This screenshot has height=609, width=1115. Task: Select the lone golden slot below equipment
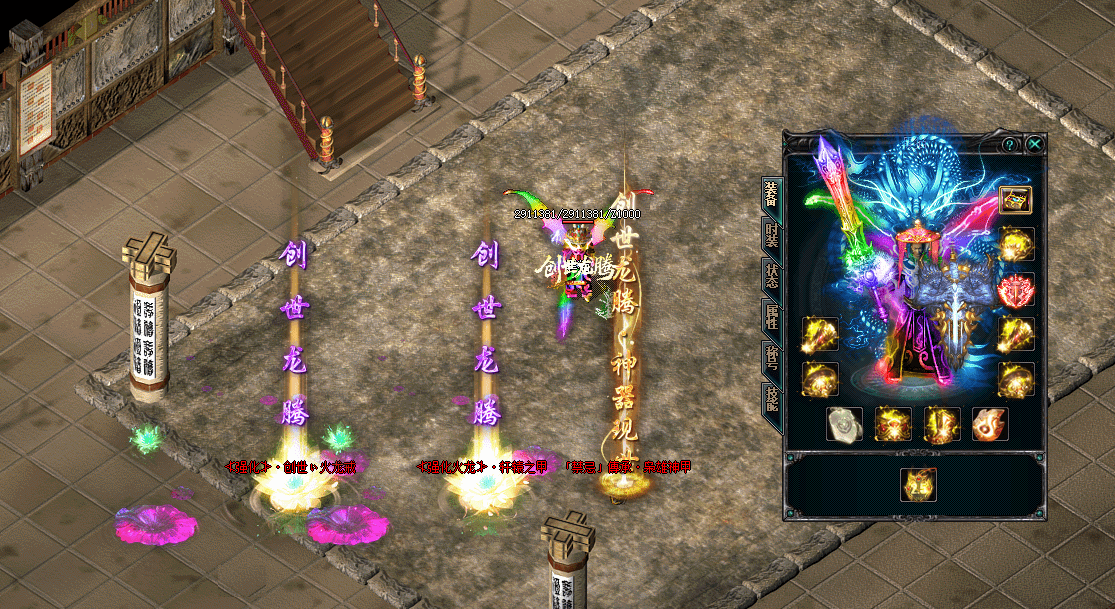click(917, 485)
